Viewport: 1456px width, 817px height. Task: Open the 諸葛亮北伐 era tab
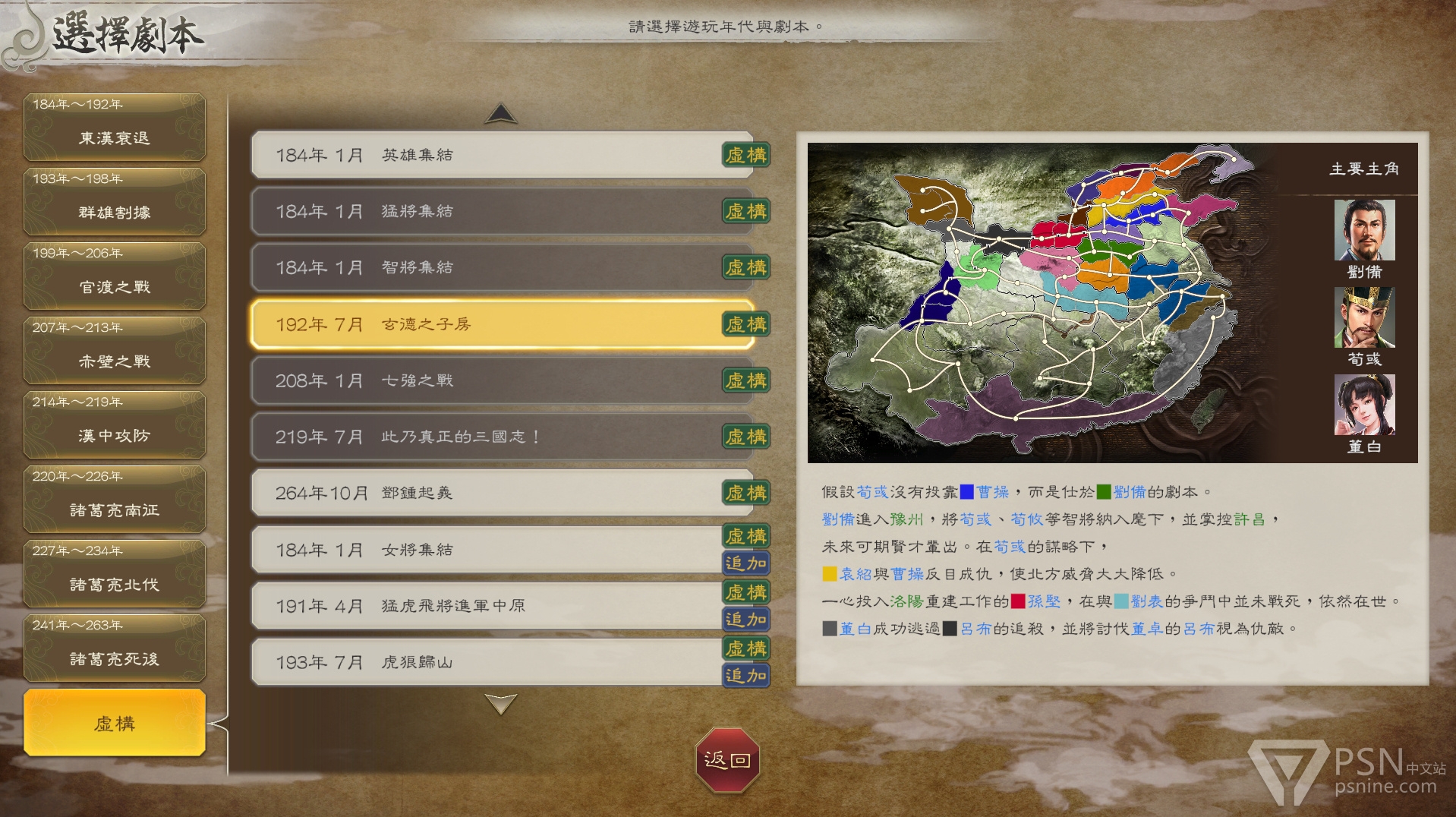coord(115,574)
